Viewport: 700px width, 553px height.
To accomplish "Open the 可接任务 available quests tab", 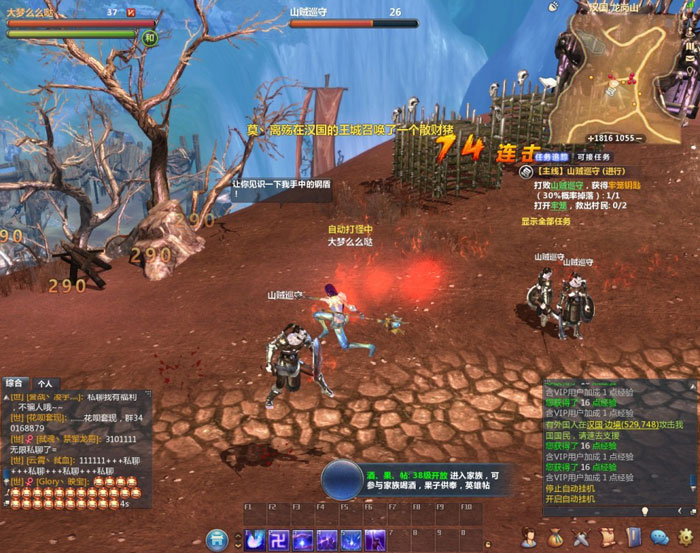I will pyautogui.click(x=593, y=157).
